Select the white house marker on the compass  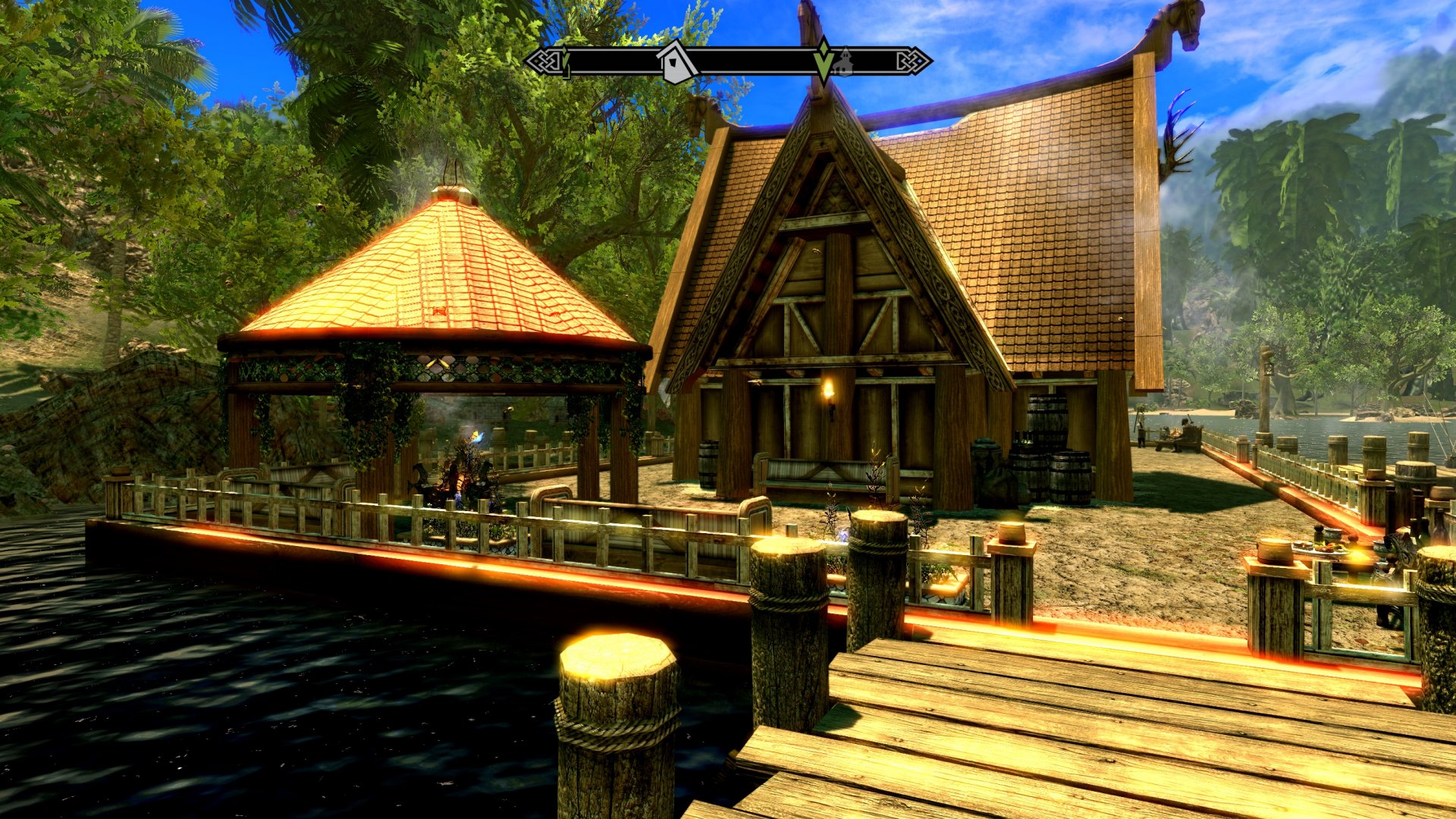pos(677,62)
